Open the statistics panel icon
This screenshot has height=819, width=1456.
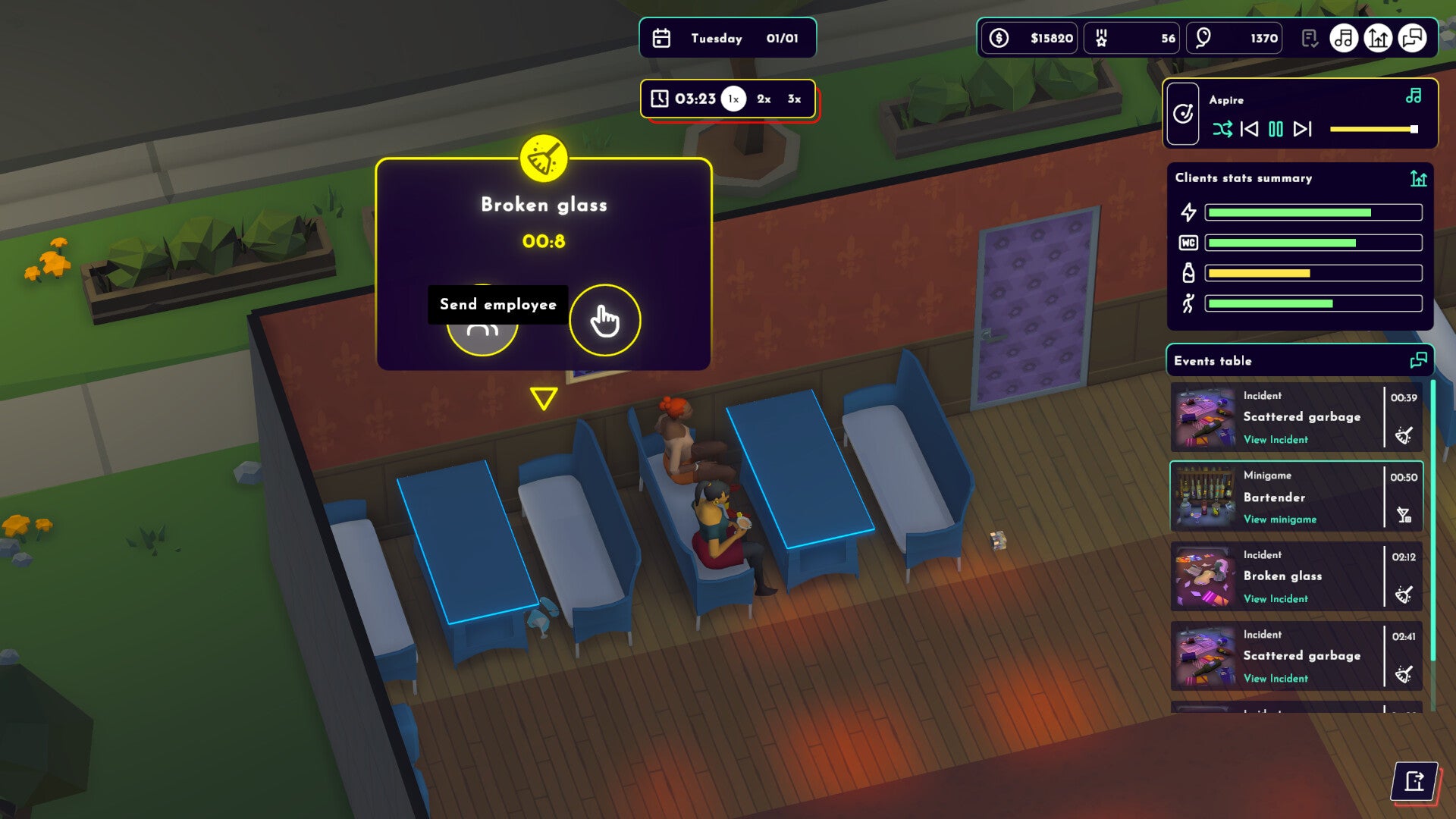click(x=1378, y=38)
